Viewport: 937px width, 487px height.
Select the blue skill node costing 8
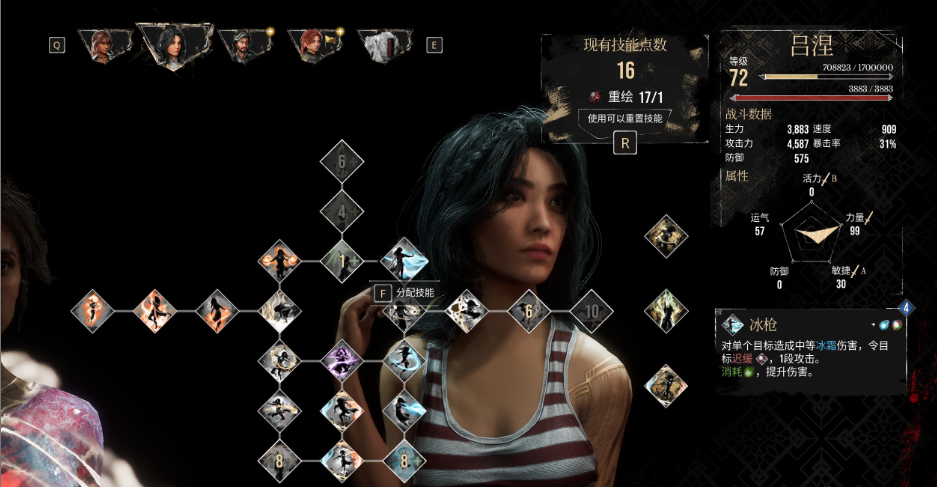coord(404,461)
